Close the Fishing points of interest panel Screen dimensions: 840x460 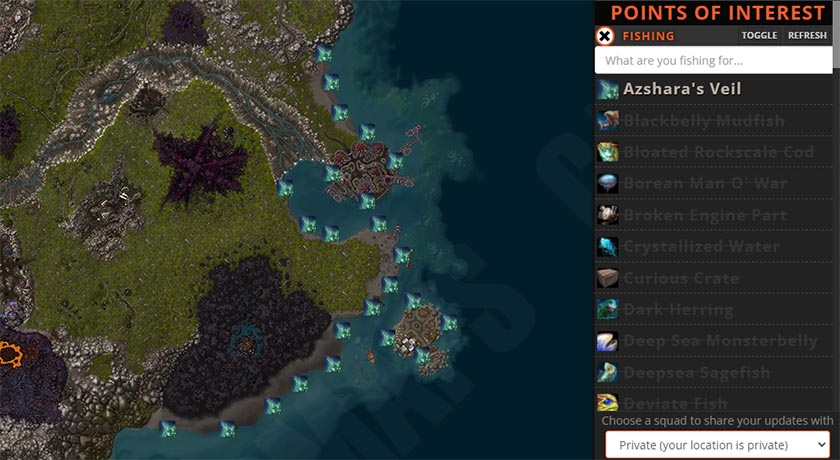[x=605, y=36]
